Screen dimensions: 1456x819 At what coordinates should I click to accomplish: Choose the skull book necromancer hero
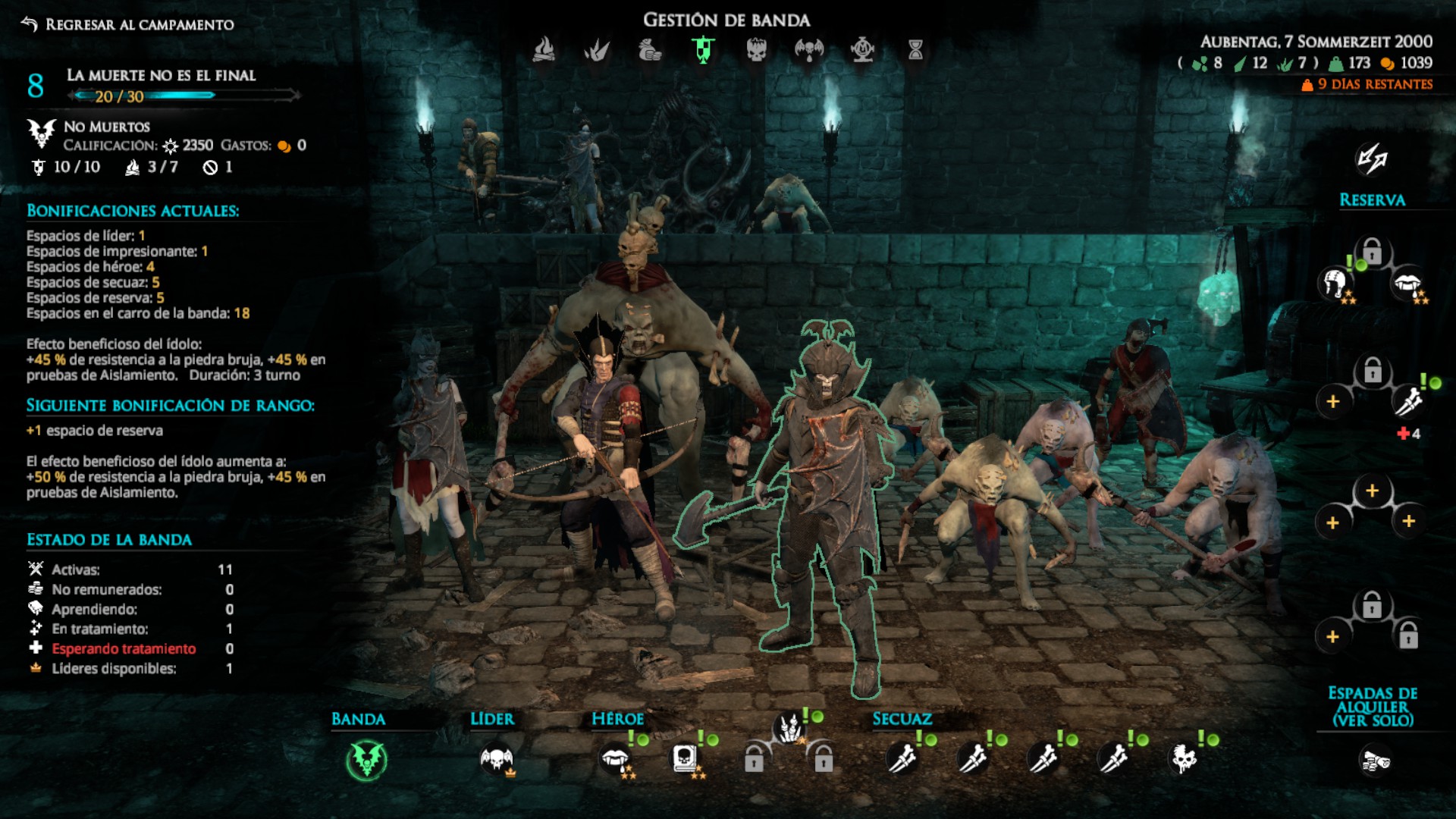[683, 758]
